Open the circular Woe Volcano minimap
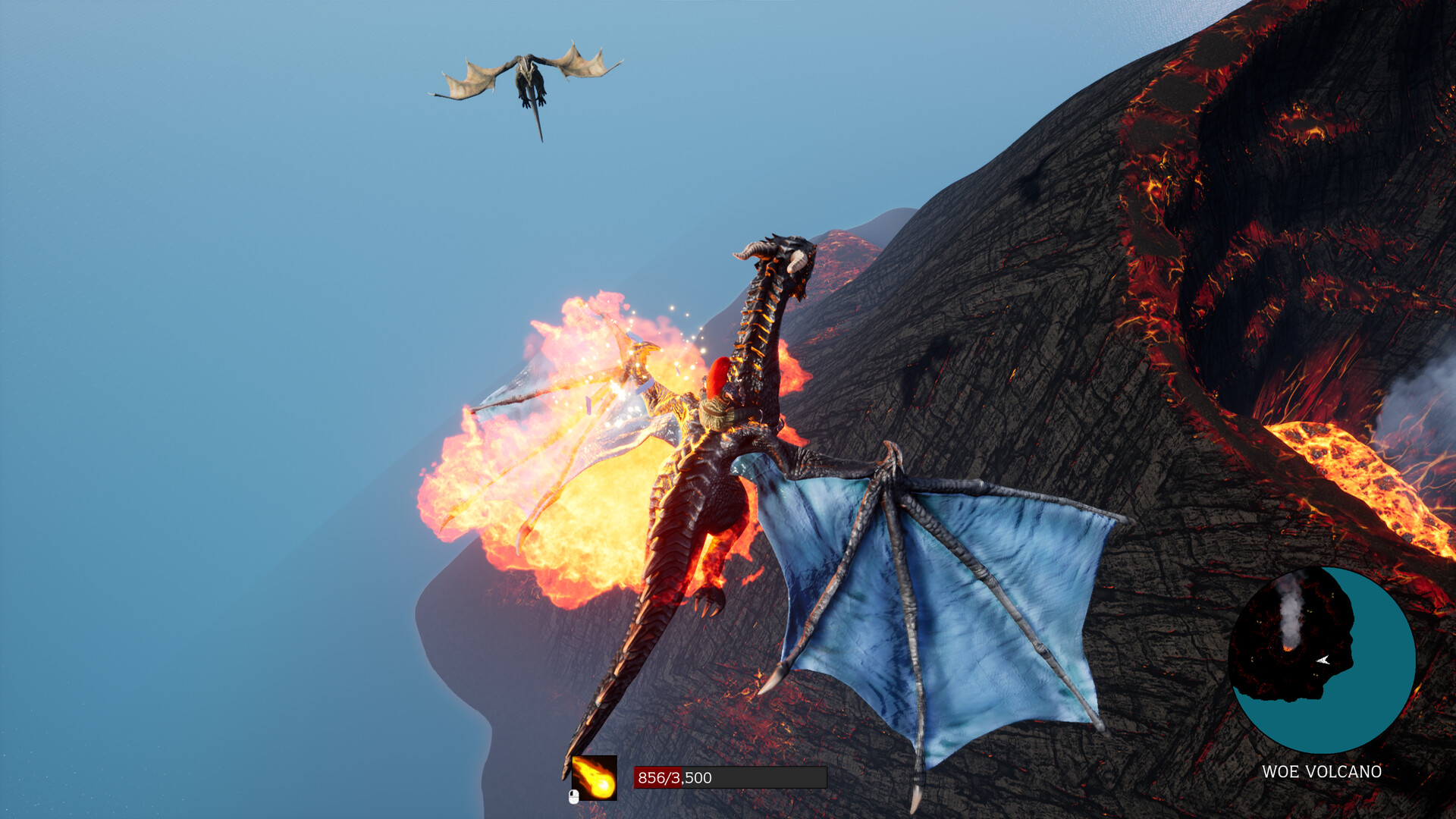This screenshot has width=1456, height=819. tap(1322, 660)
